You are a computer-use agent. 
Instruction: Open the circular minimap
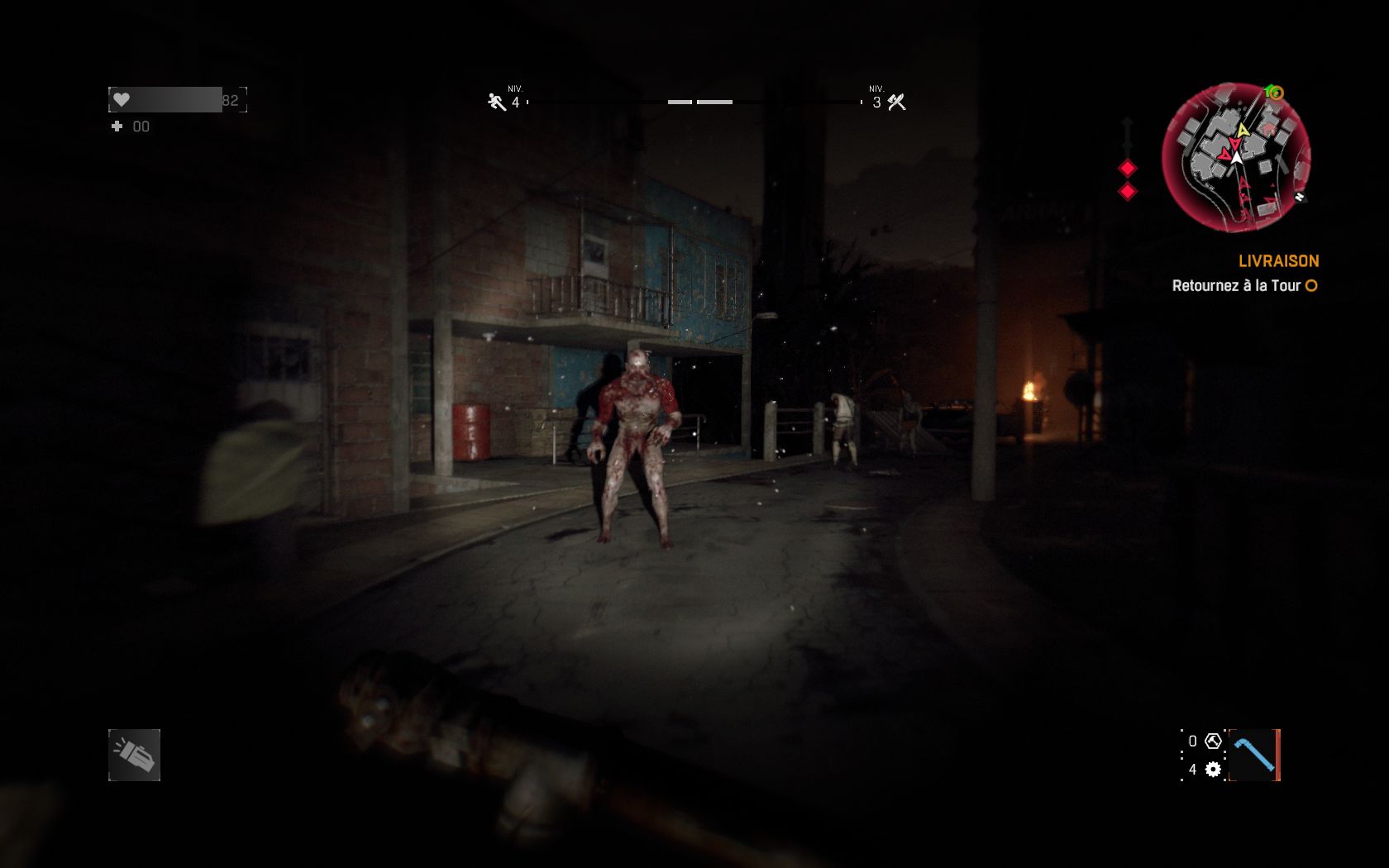tap(1236, 157)
